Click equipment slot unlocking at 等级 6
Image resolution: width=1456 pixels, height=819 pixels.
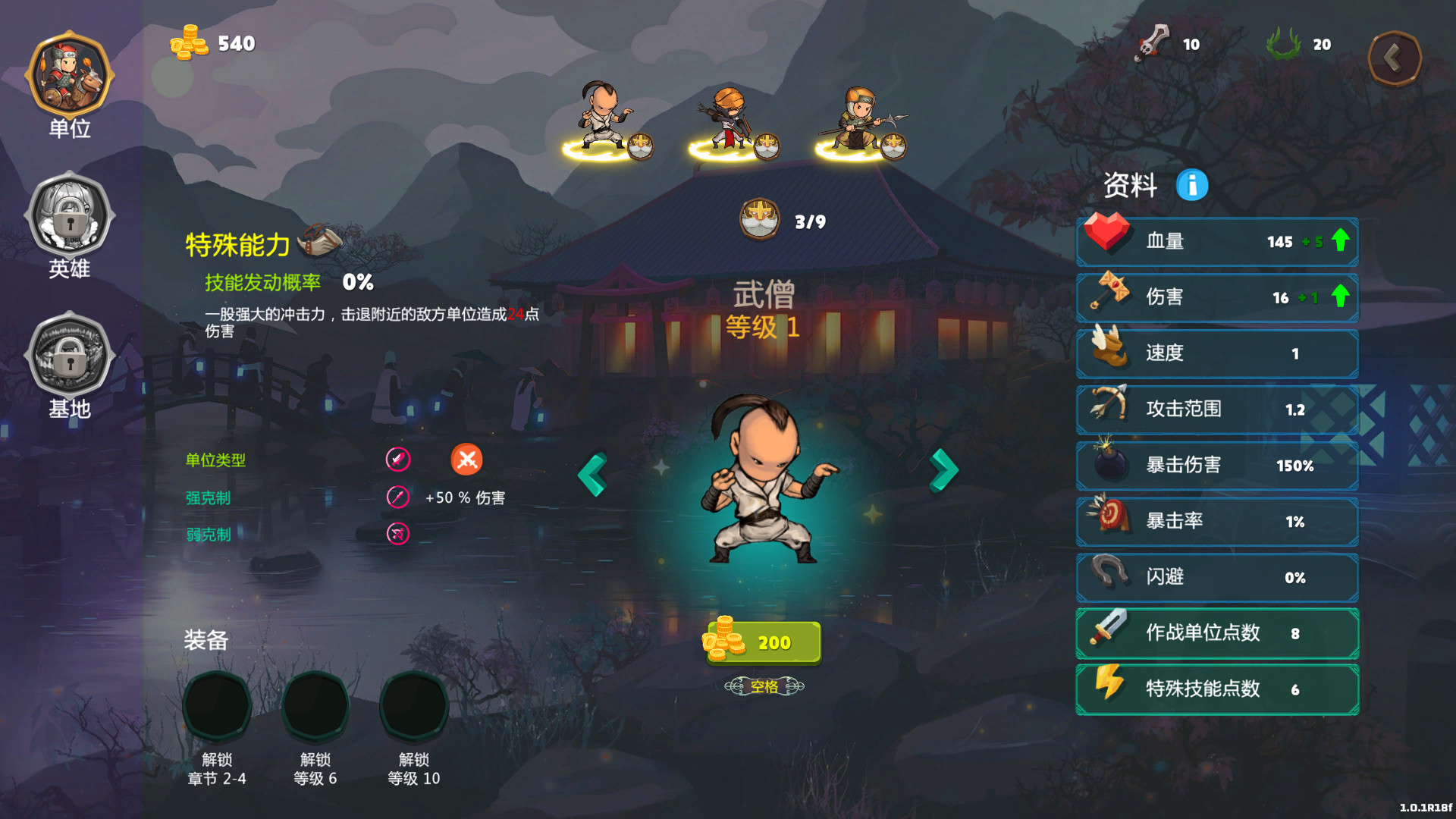[x=315, y=705]
